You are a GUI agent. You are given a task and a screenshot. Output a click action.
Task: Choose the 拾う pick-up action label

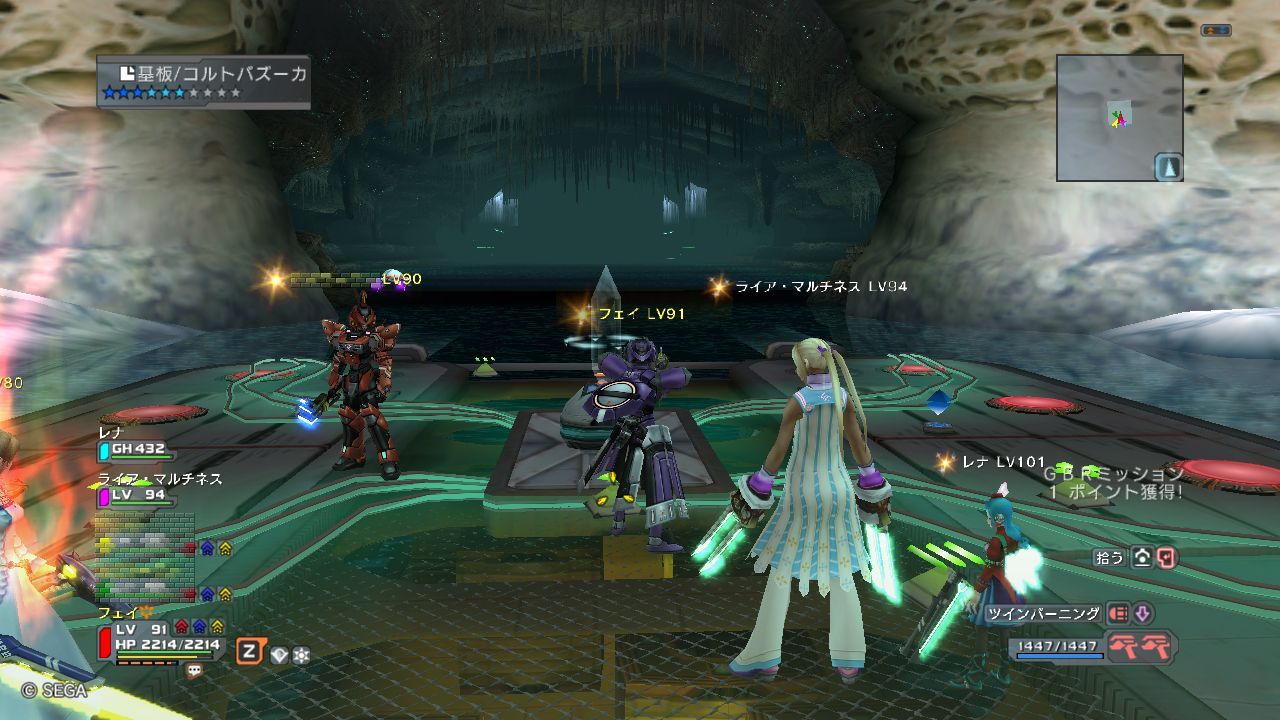1110,558
